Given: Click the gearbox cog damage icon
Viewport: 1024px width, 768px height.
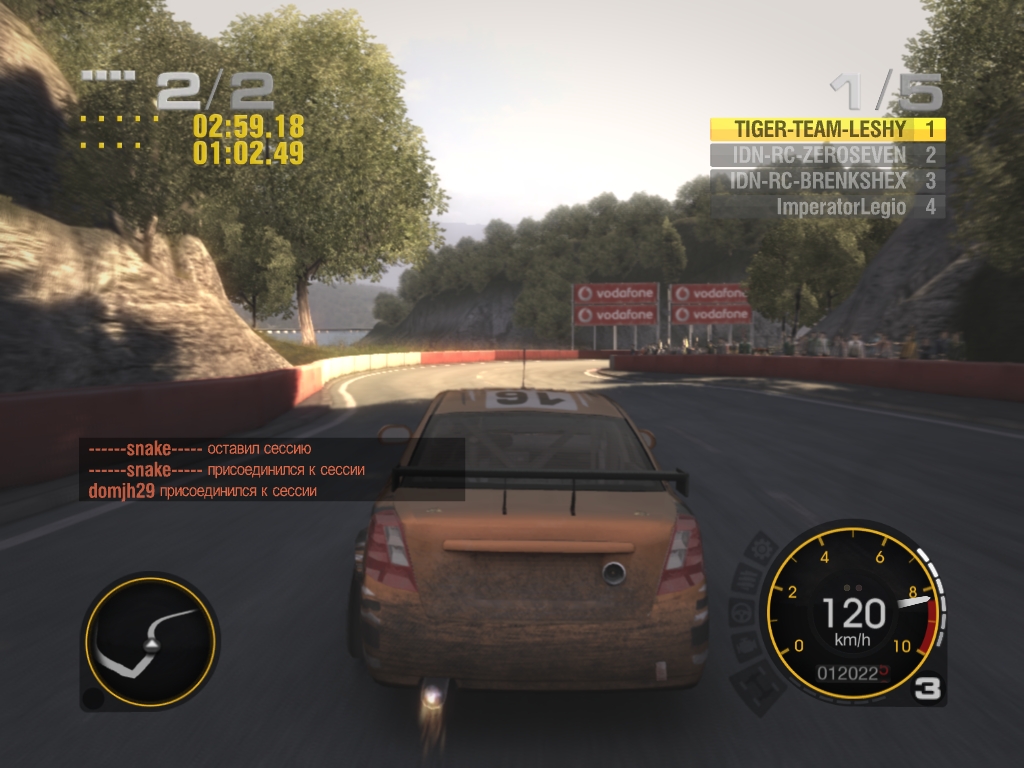Looking at the screenshot, I should point(762,549).
